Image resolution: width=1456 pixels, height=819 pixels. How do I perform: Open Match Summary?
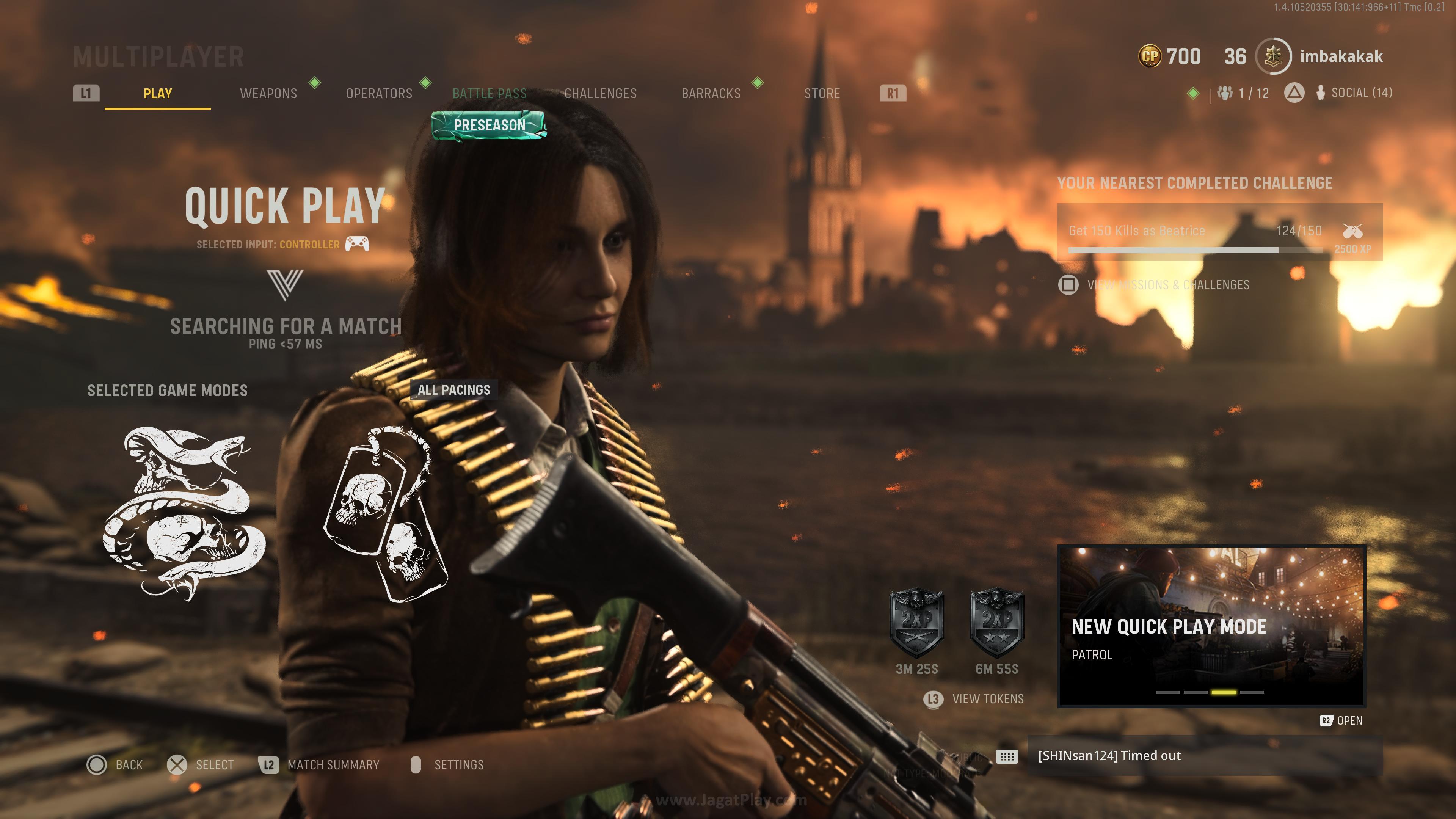pos(333,765)
